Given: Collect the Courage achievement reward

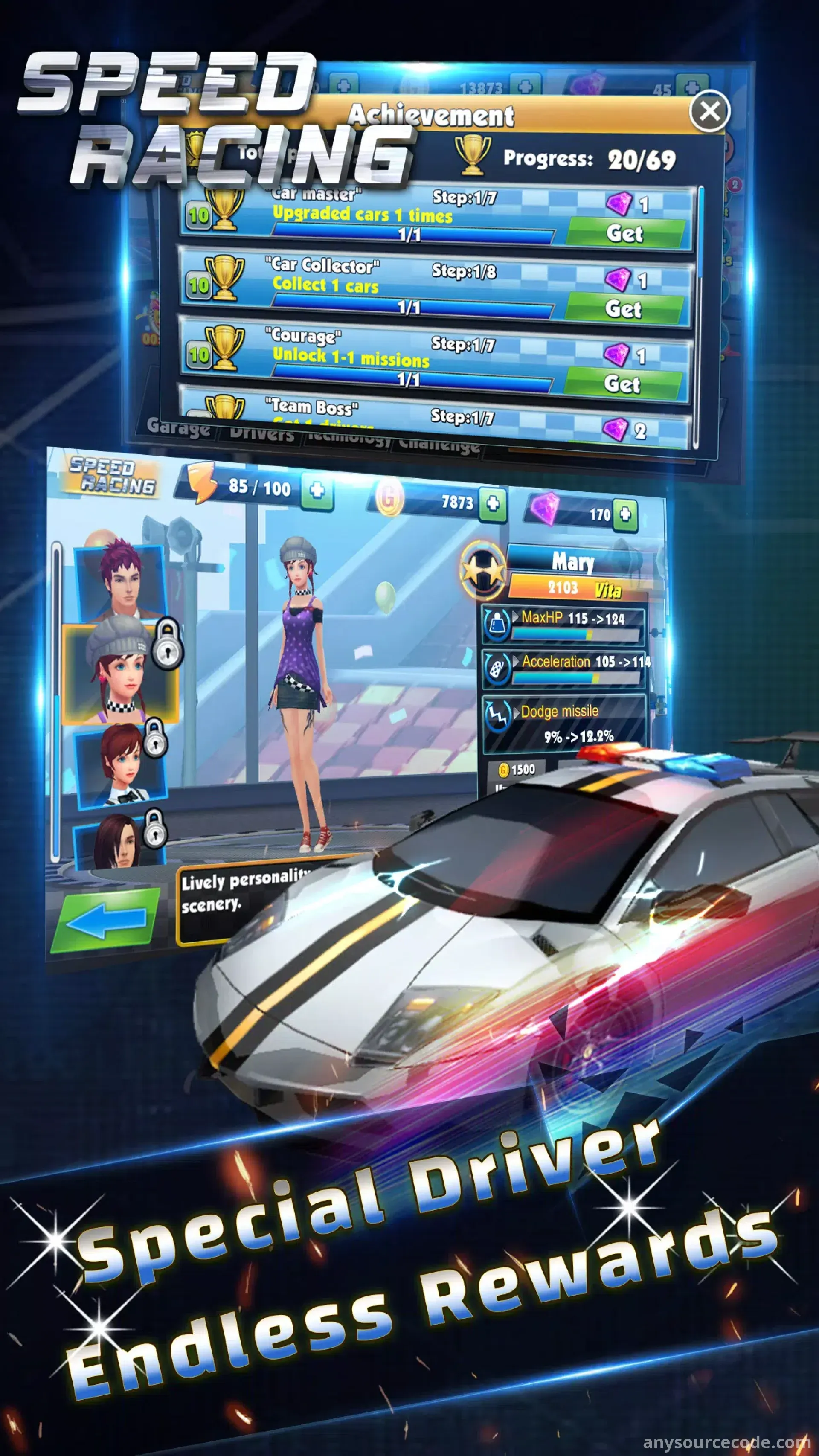Looking at the screenshot, I should [x=622, y=384].
